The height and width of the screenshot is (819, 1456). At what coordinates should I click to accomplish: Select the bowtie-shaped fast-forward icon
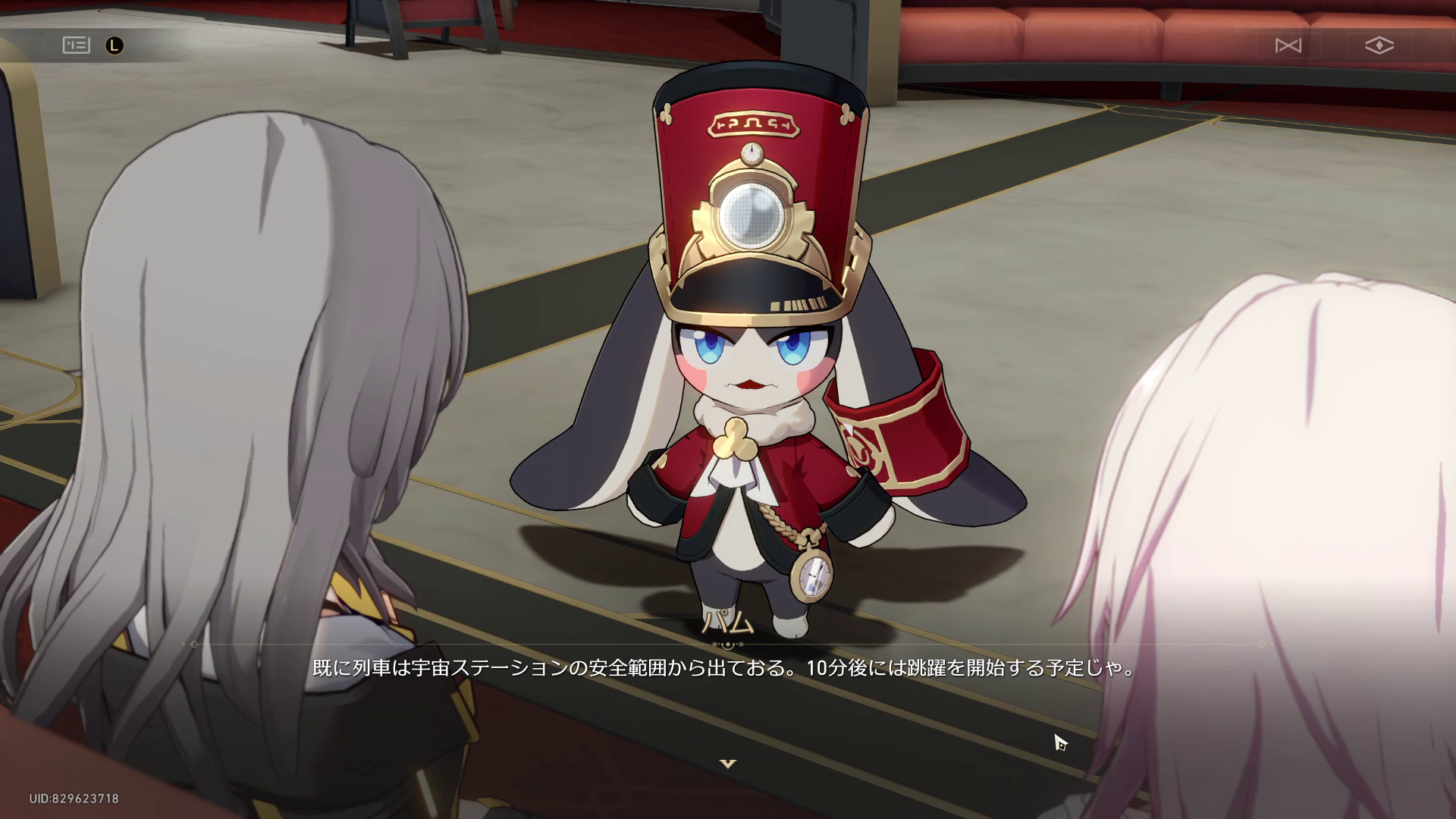coord(1289,45)
